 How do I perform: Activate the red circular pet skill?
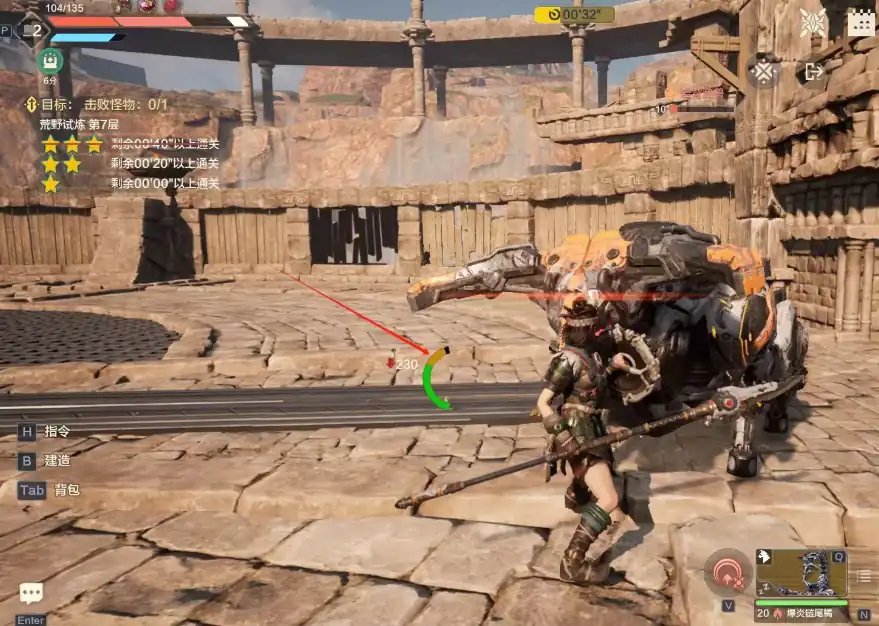click(x=727, y=574)
